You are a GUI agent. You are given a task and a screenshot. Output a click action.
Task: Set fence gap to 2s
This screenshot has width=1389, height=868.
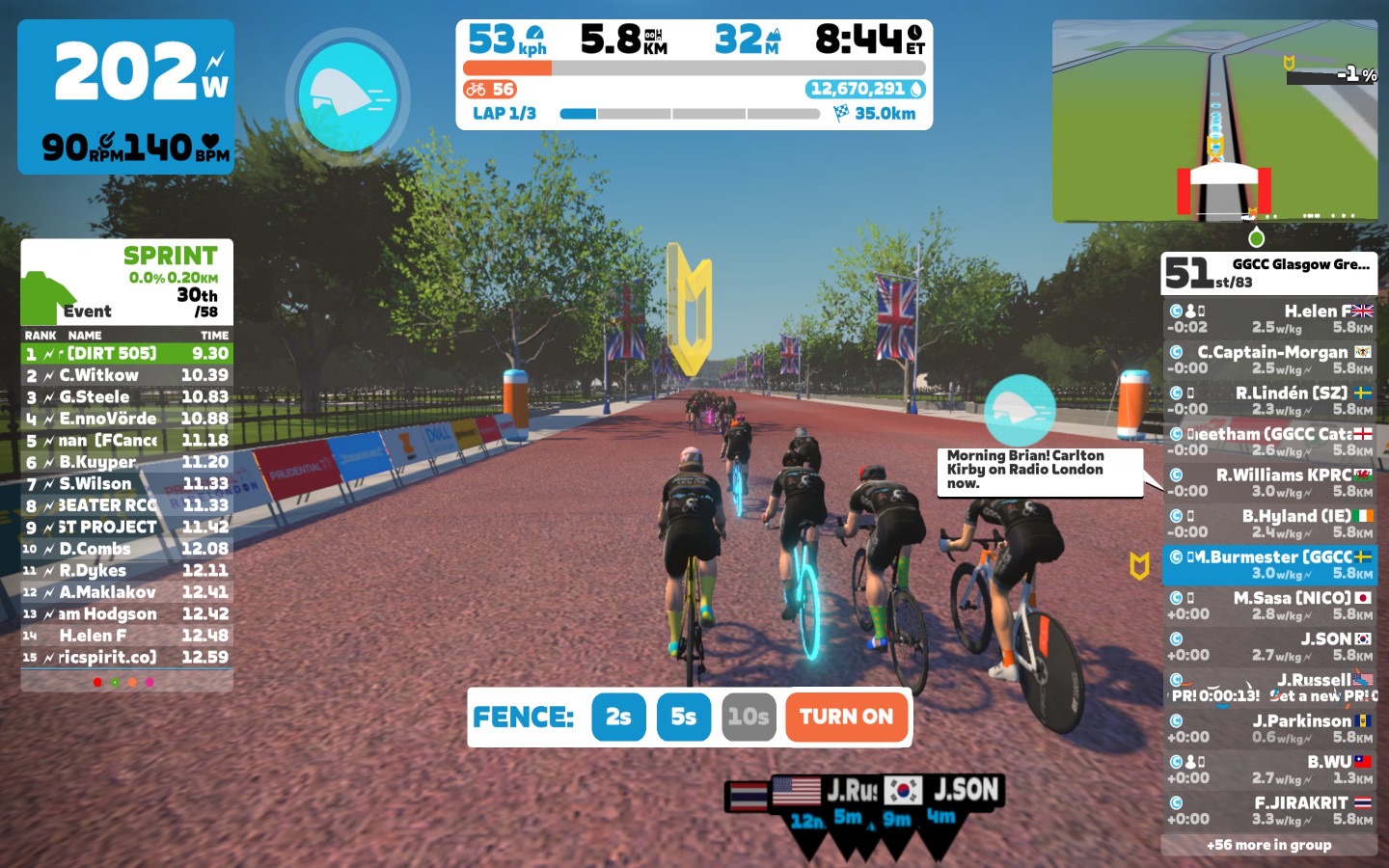click(x=618, y=717)
